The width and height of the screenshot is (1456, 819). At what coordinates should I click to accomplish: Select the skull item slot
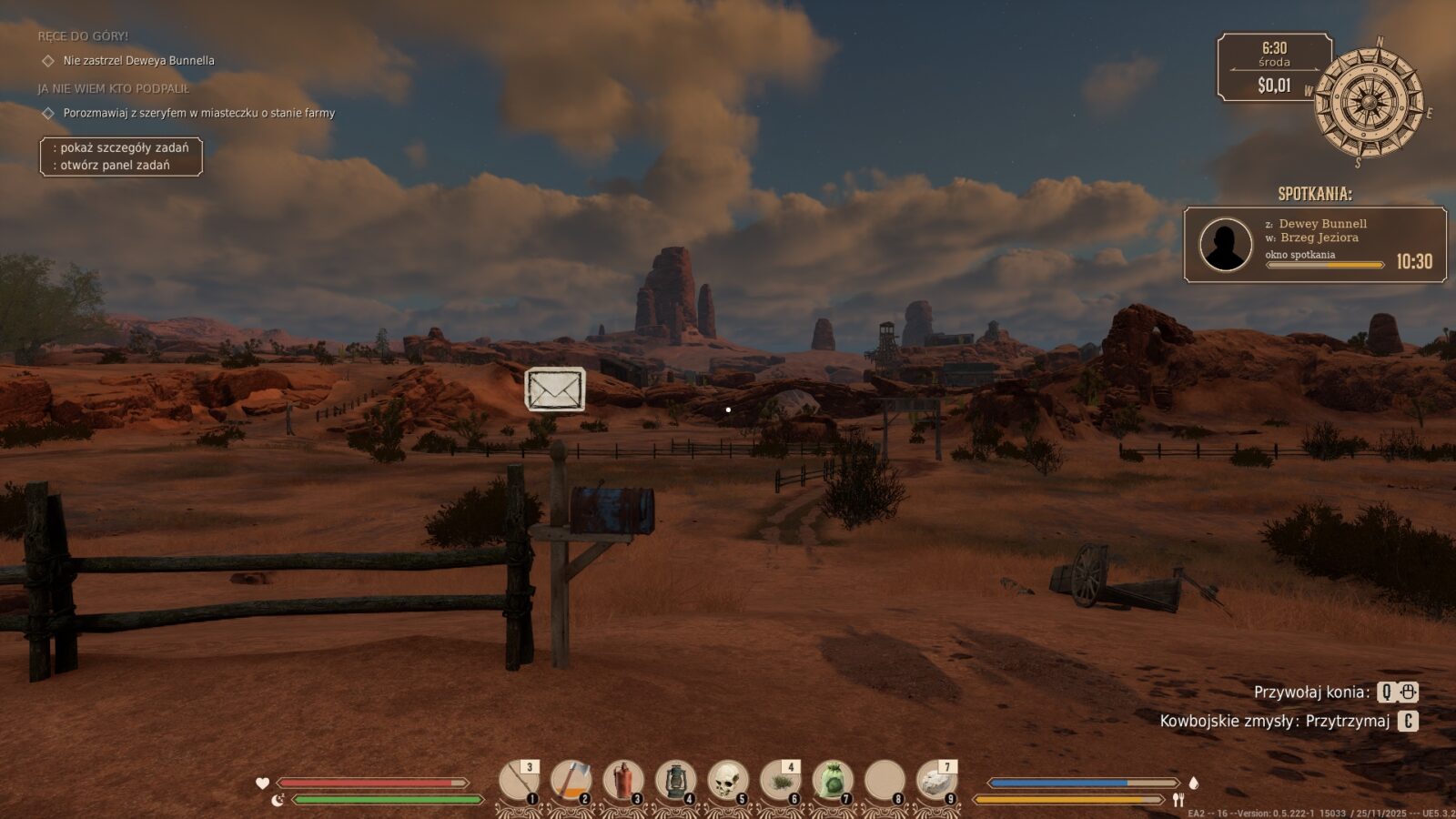pyautogui.click(x=728, y=781)
